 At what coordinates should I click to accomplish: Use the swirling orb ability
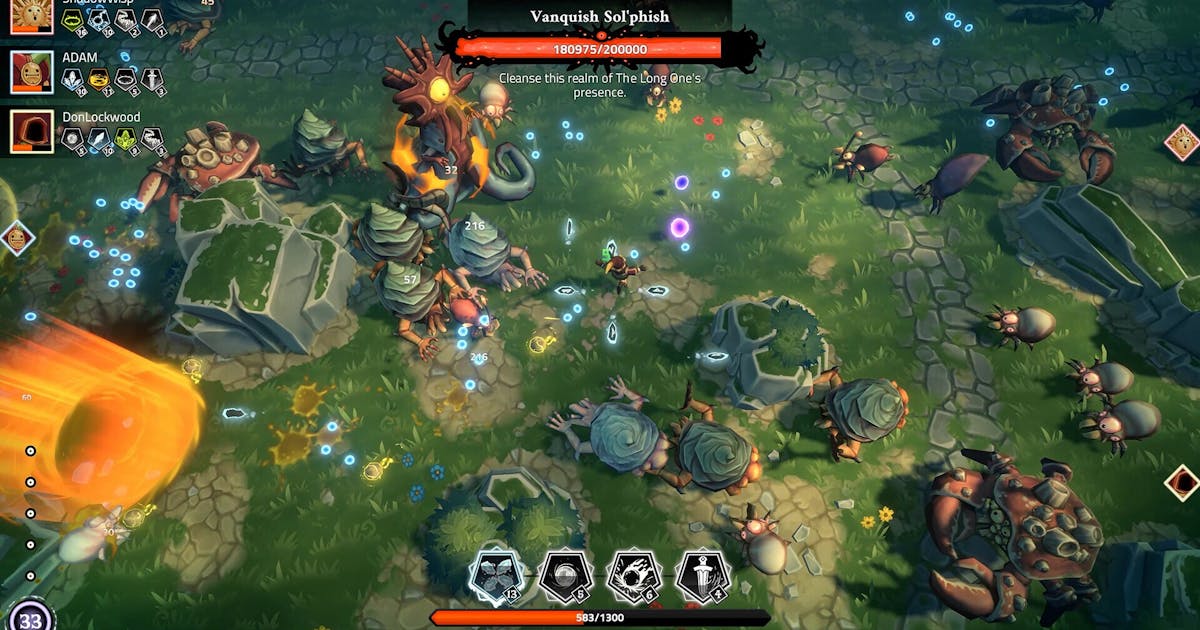pos(565,576)
